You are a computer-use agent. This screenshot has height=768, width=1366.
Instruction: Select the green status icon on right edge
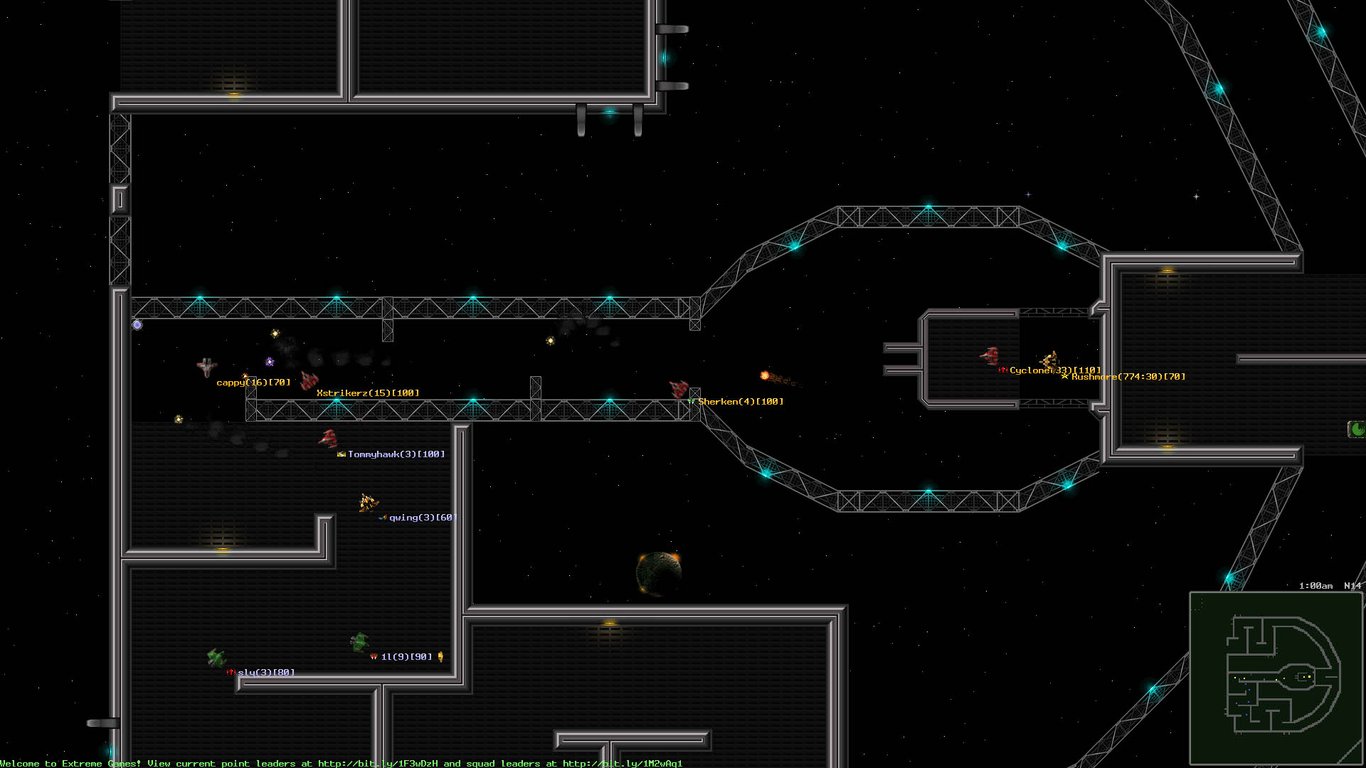click(x=1357, y=429)
